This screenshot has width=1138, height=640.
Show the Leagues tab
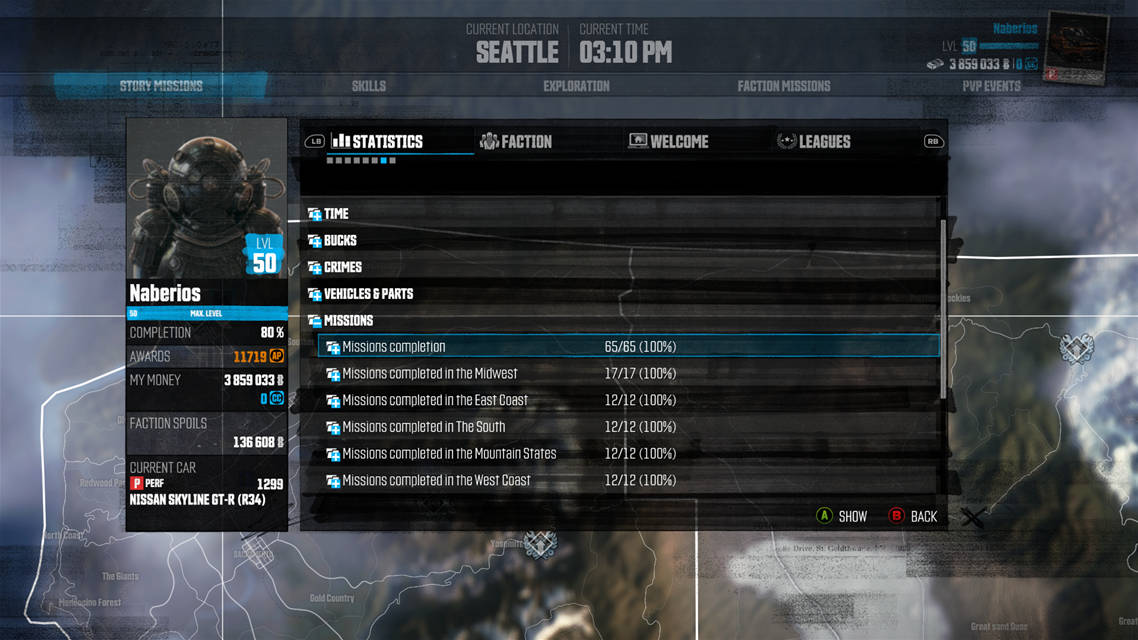[x=814, y=142]
